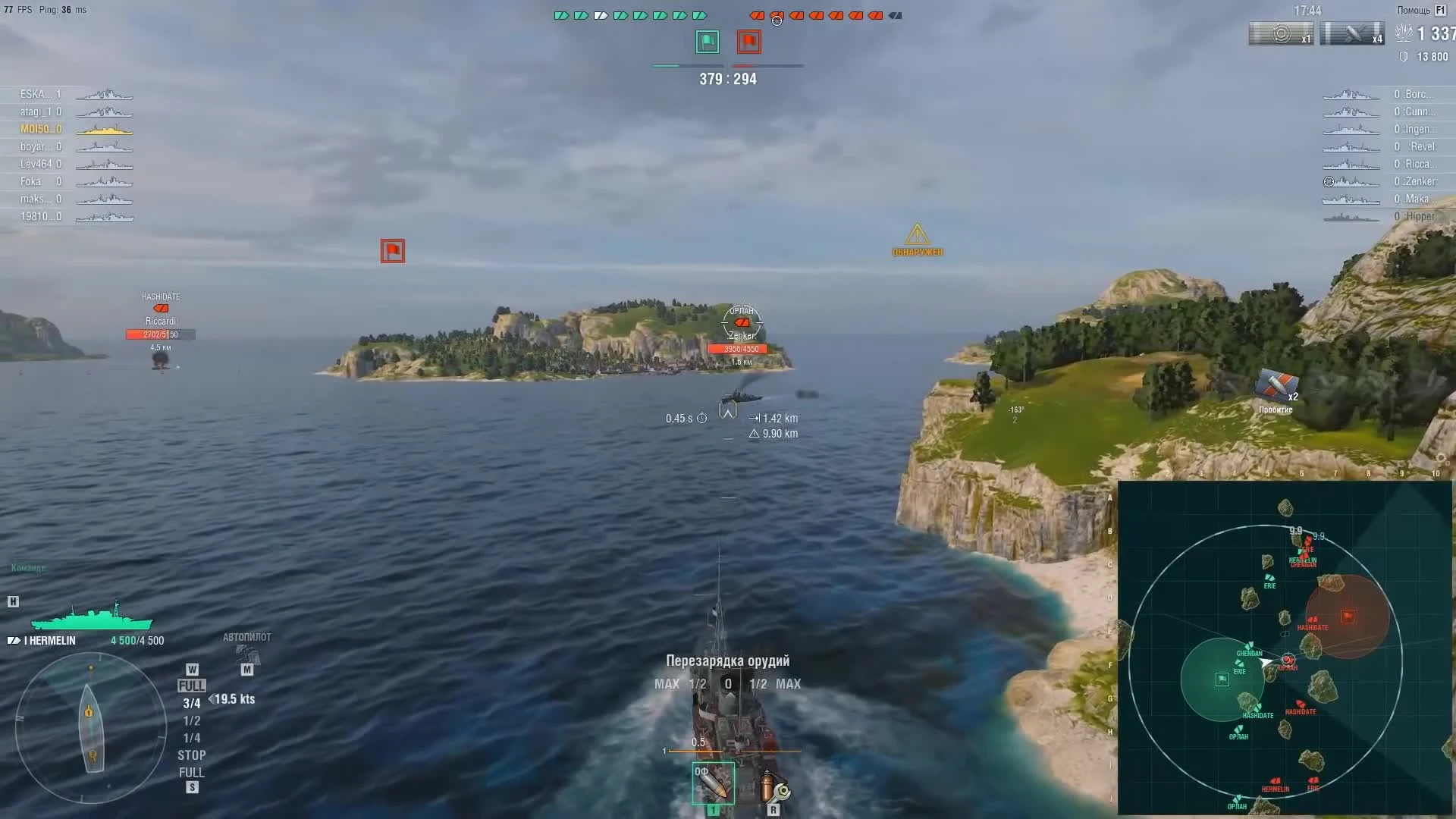Click the green friendly capture point icon
This screenshot has height=819, width=1456.
[x=707, y=42]
